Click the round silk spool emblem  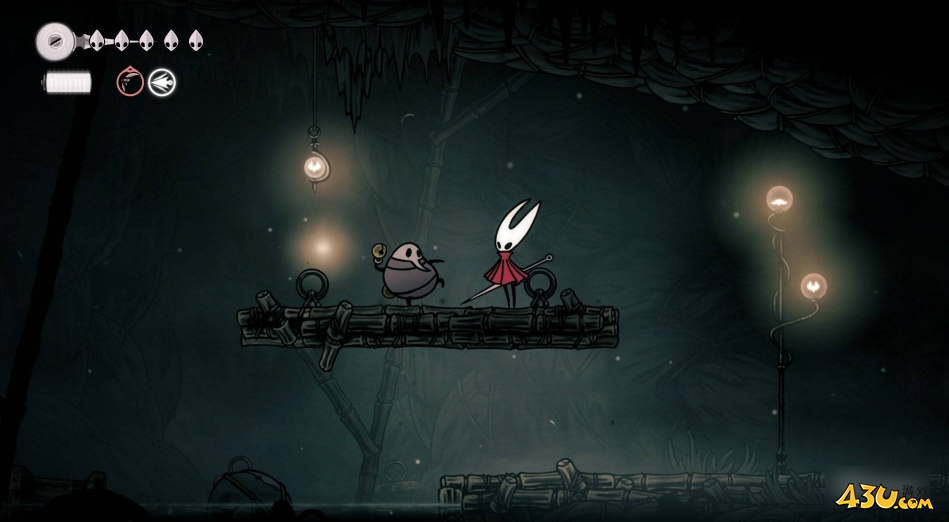(x=54, y=41)
